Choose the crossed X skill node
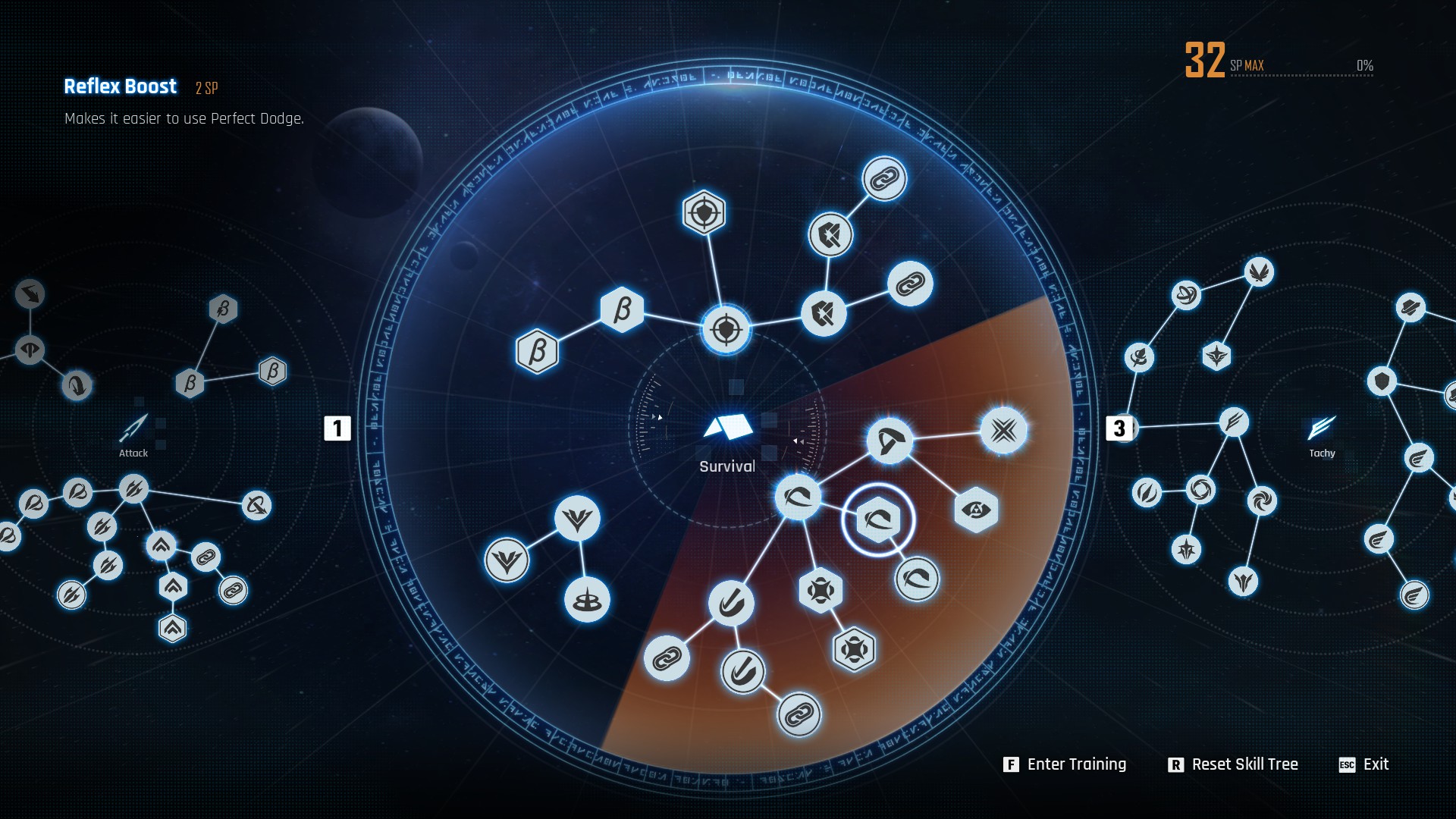This screenshot has height=819, width=1456. 1003,431
